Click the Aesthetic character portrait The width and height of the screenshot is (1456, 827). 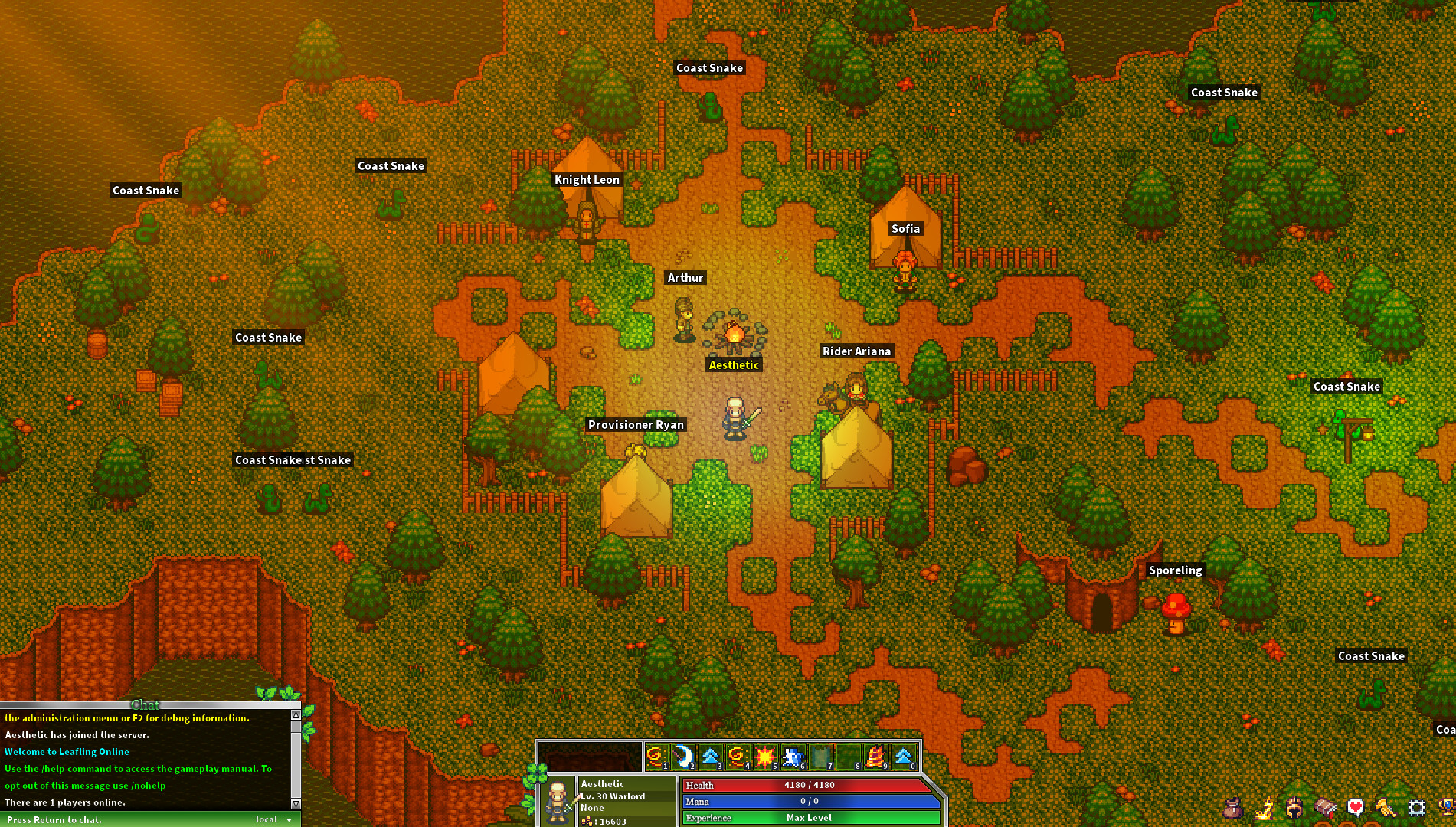pyautogui.click(x=558, y=800)
